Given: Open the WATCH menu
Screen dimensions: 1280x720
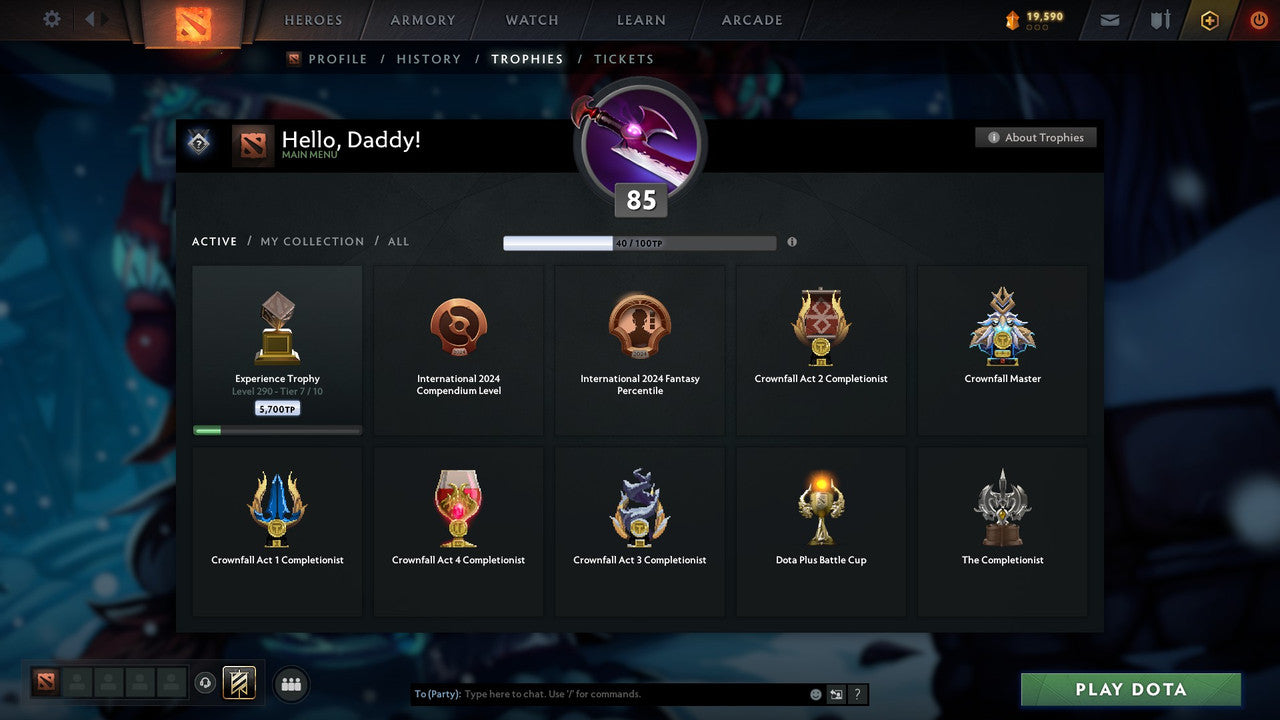Looking at the screenshot, I should click(531, 20).
